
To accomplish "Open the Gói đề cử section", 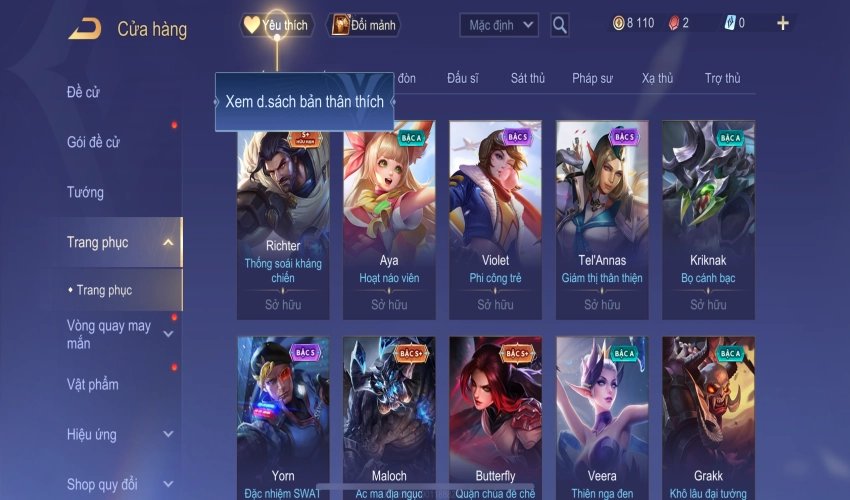I will tap(93, 142).
